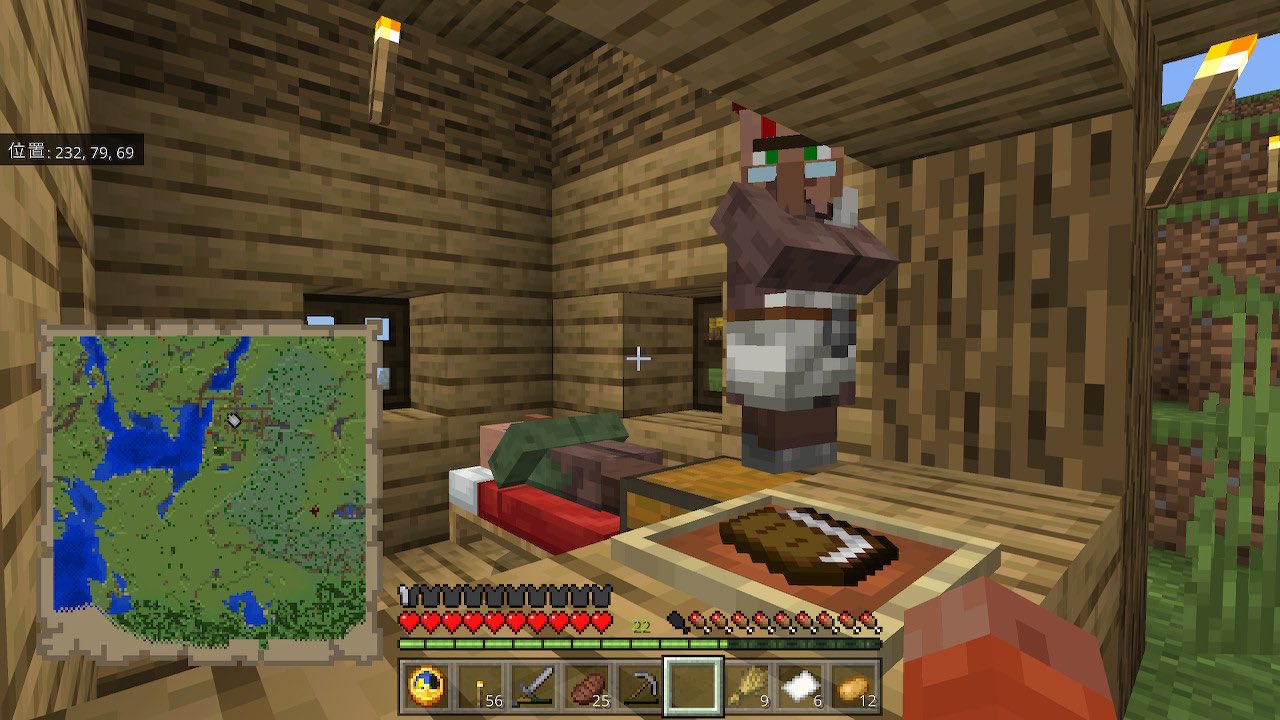Click the crosshair at screen center
Screen dimensions: 1280x720
[639, 356]
